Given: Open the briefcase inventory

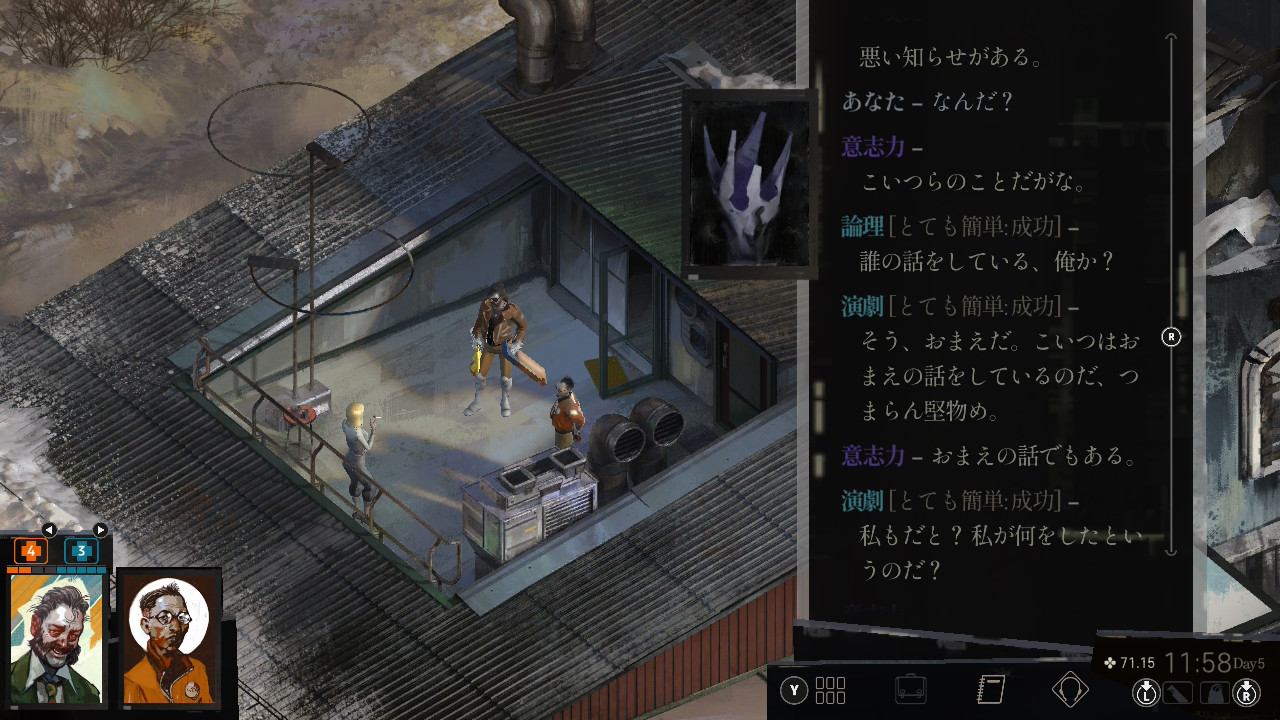Looking at the screenshot, I should pyautogui.click(x=911, y=690).
